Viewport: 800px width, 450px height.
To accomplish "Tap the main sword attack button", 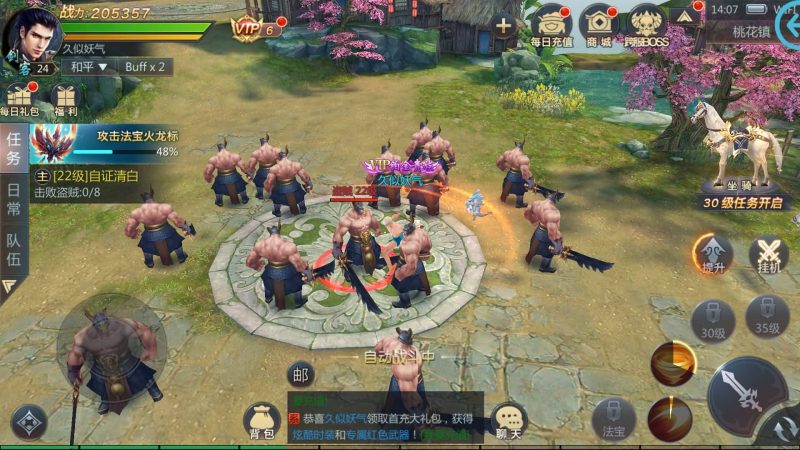I will click(x=747, y=393).
